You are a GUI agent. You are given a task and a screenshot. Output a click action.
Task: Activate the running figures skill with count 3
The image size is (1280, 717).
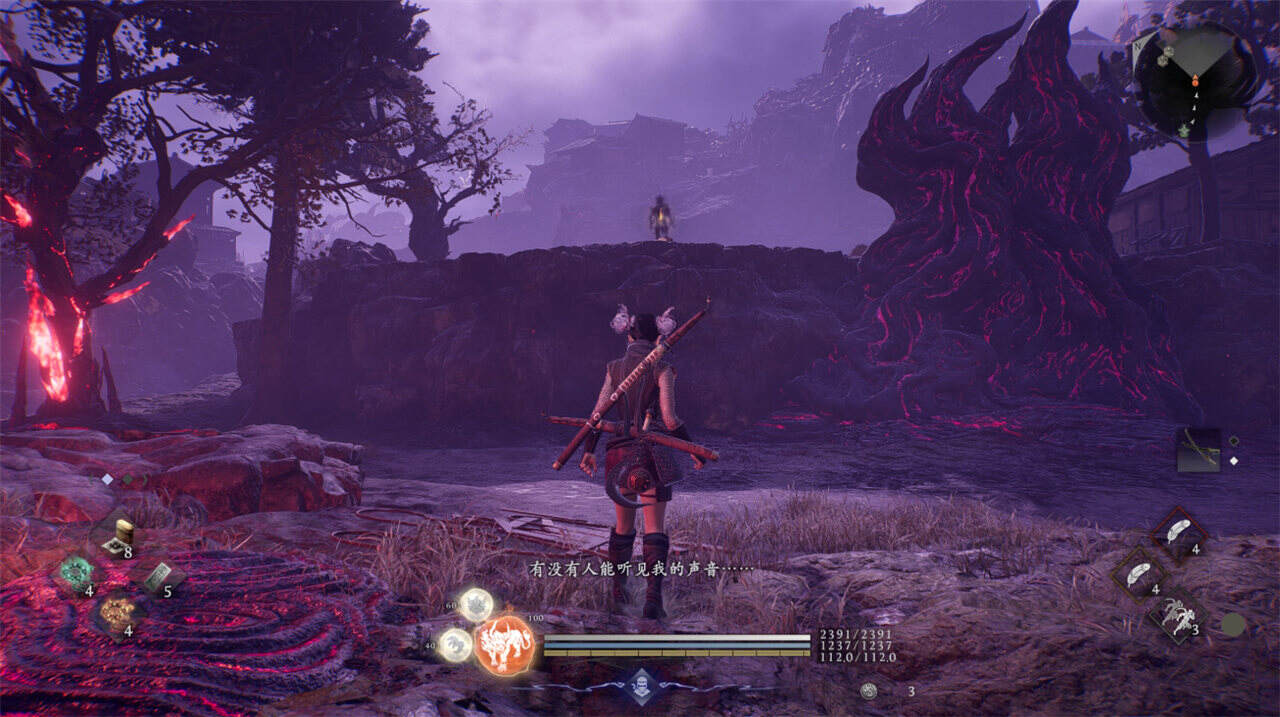point(1177,613)
